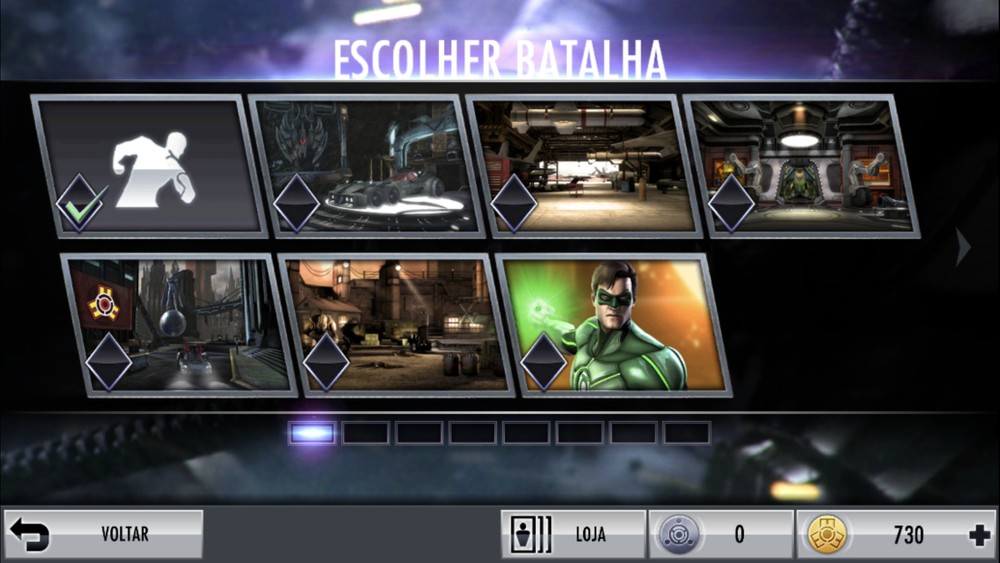Choose the Green Lantern battle tile

pyautogui.click(x=614, y=325)
